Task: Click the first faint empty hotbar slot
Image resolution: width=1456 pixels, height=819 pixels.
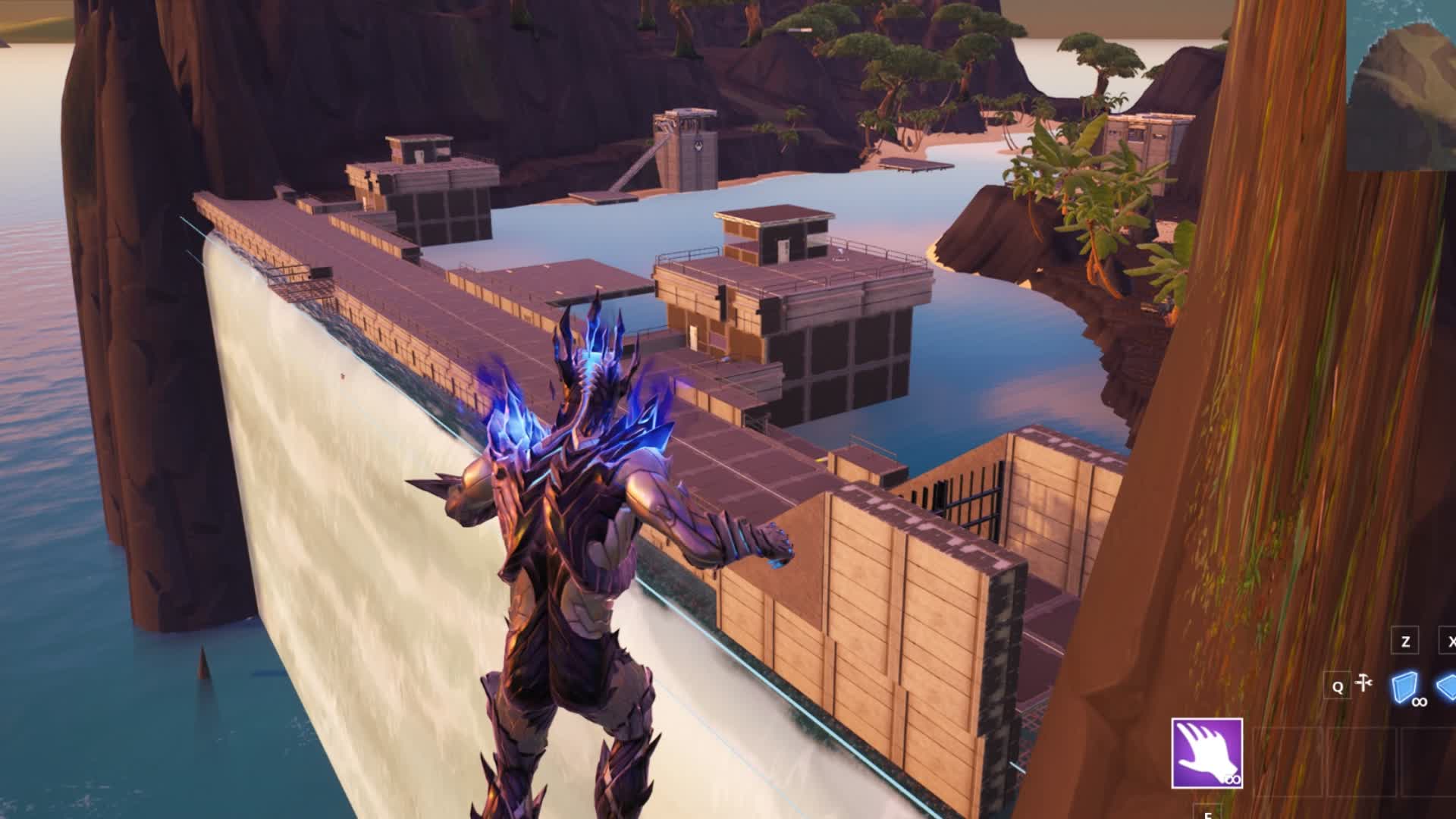Action: [x=1289, y=761]
